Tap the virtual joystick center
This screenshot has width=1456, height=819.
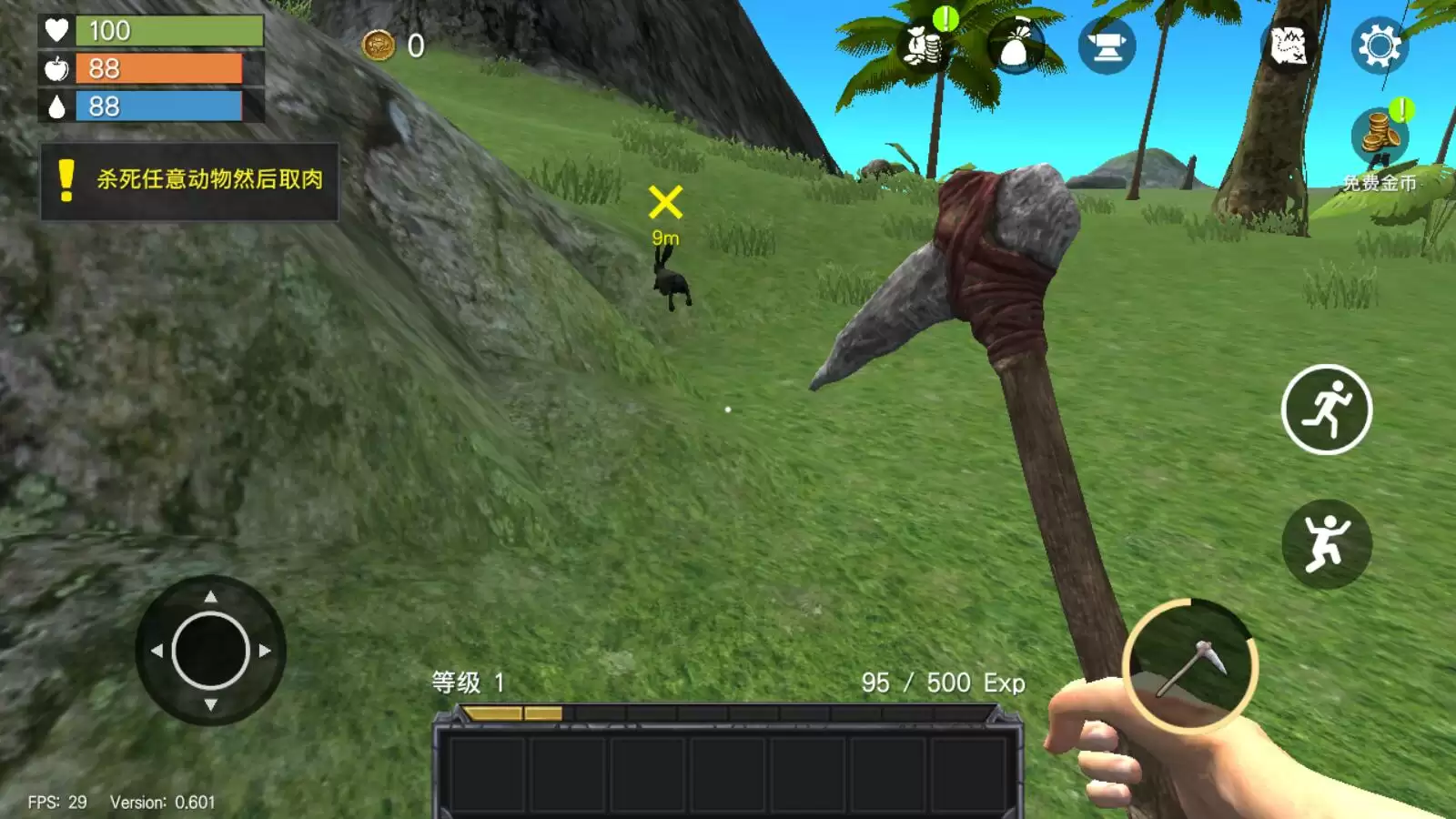(210, 650)
